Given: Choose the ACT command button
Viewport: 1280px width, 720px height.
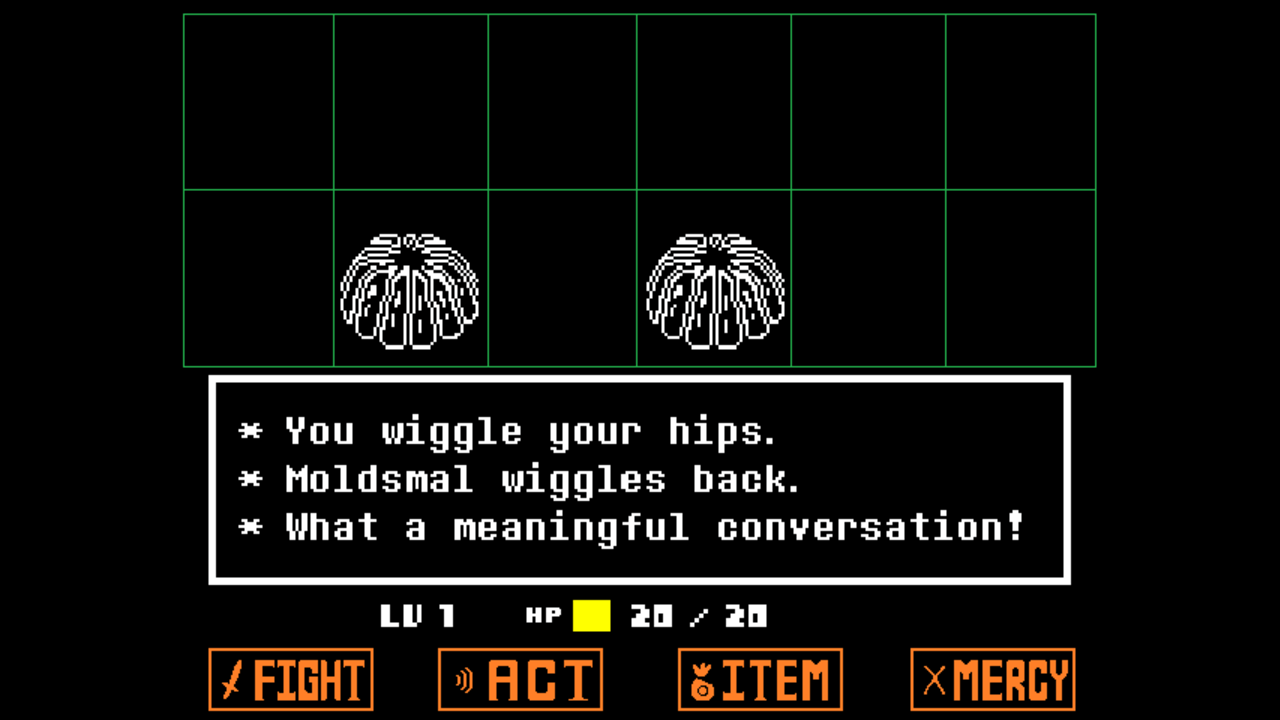Looking at the screenshot, I should pos(520,680).
